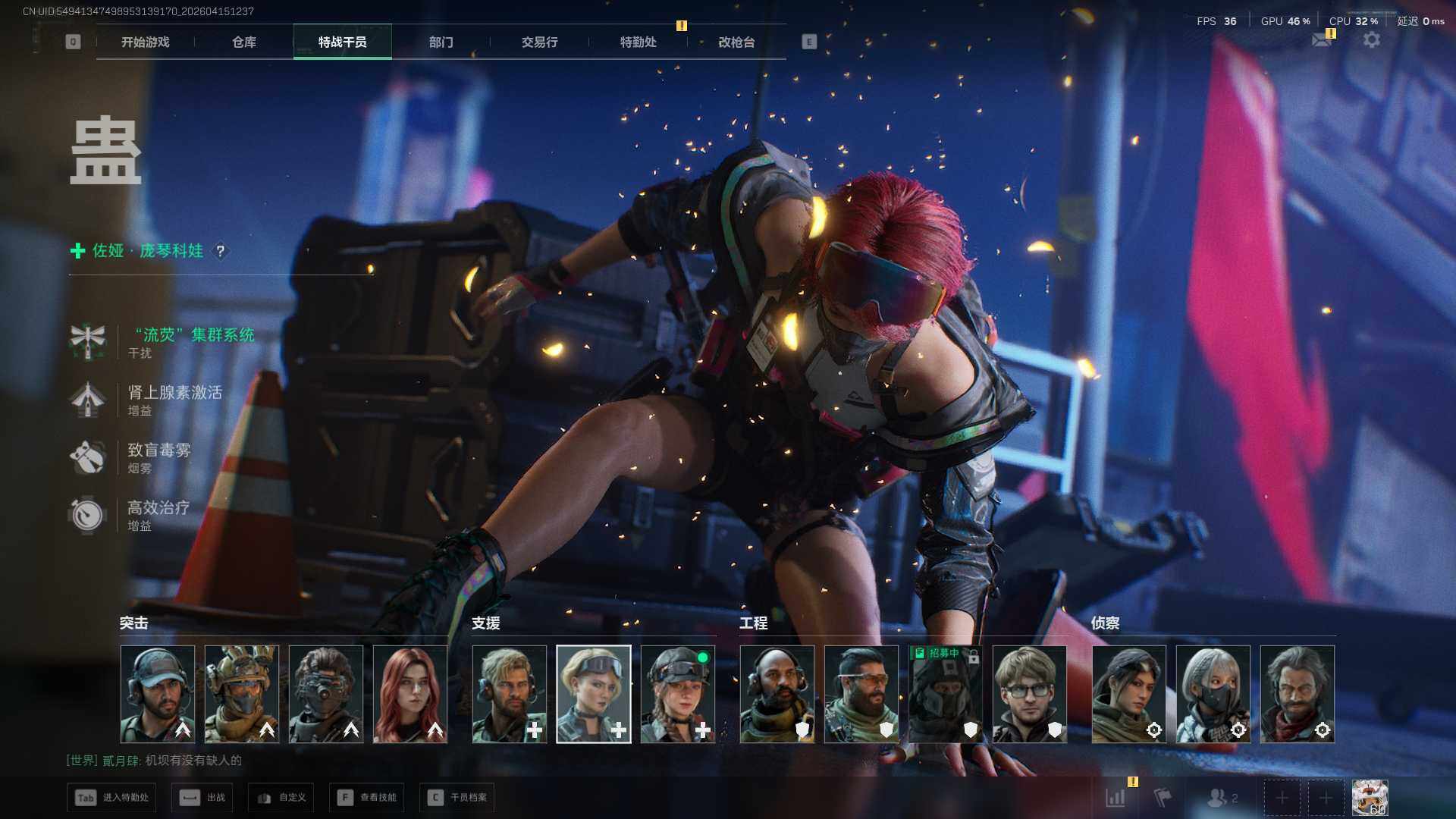This screenshot has width=1456, height=819.
Task: Open the world chat message line
Action: click(154, 761)
